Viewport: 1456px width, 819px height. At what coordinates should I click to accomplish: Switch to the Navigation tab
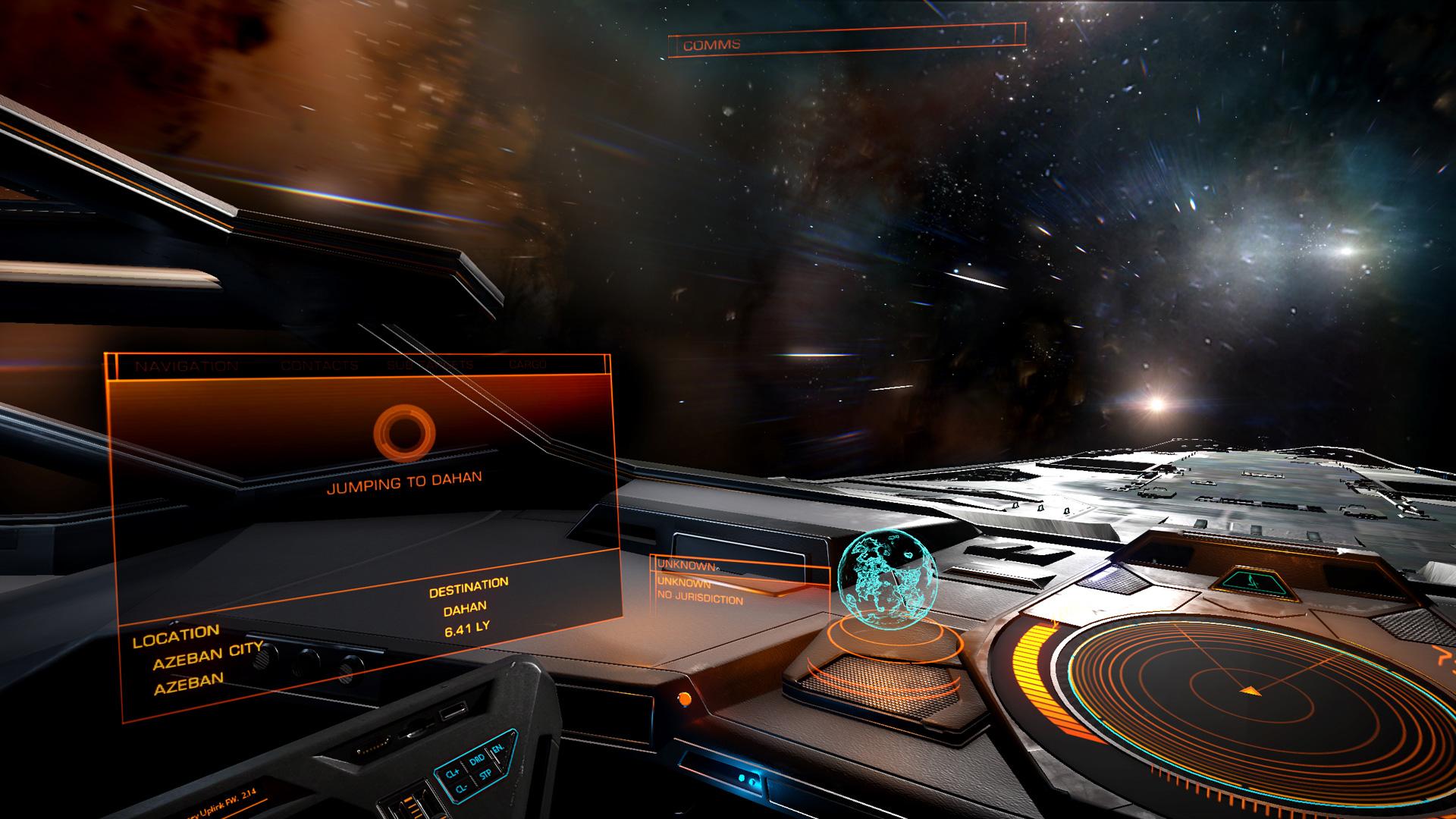(187, 366)
